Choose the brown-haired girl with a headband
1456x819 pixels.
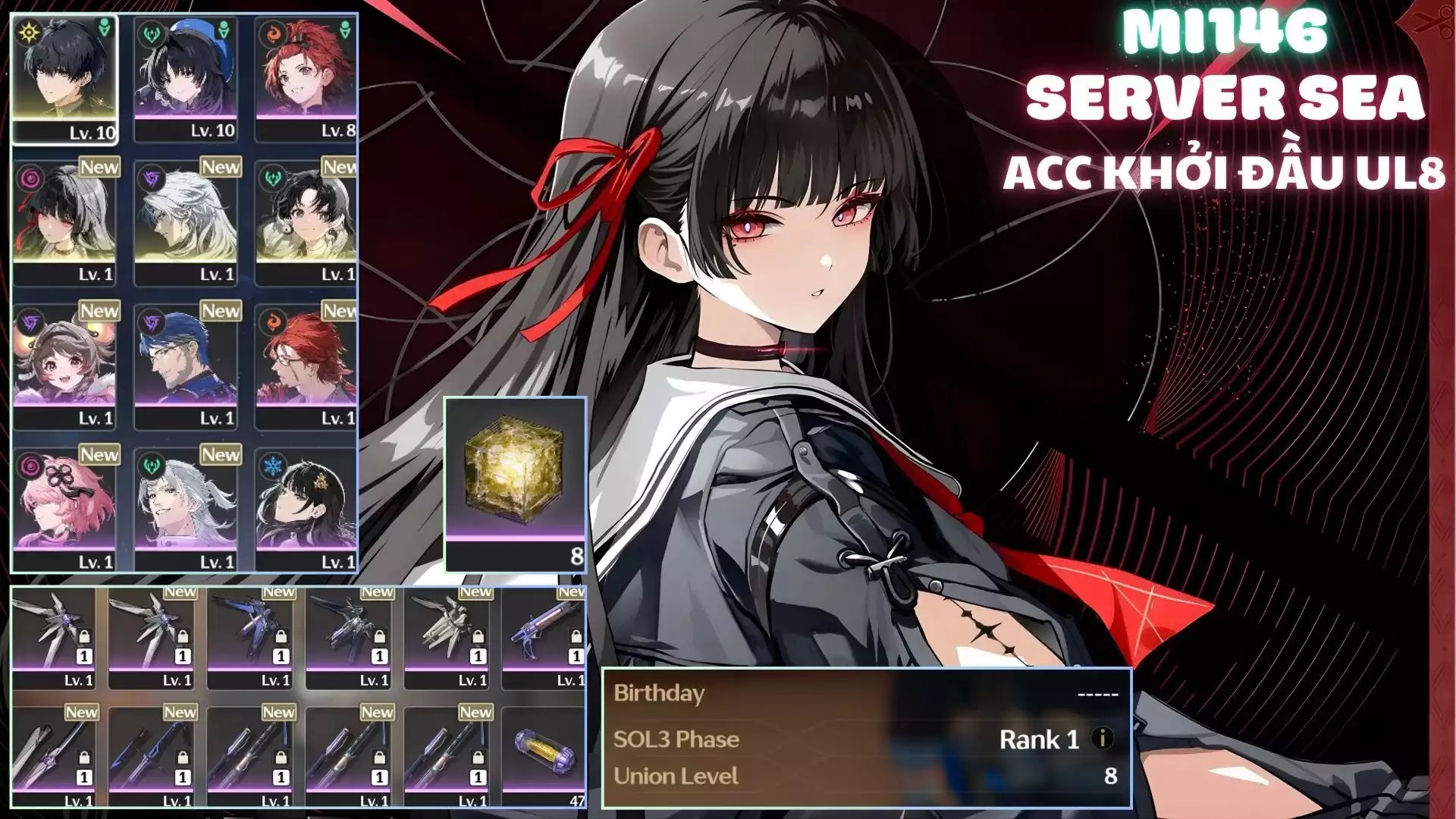64,366
